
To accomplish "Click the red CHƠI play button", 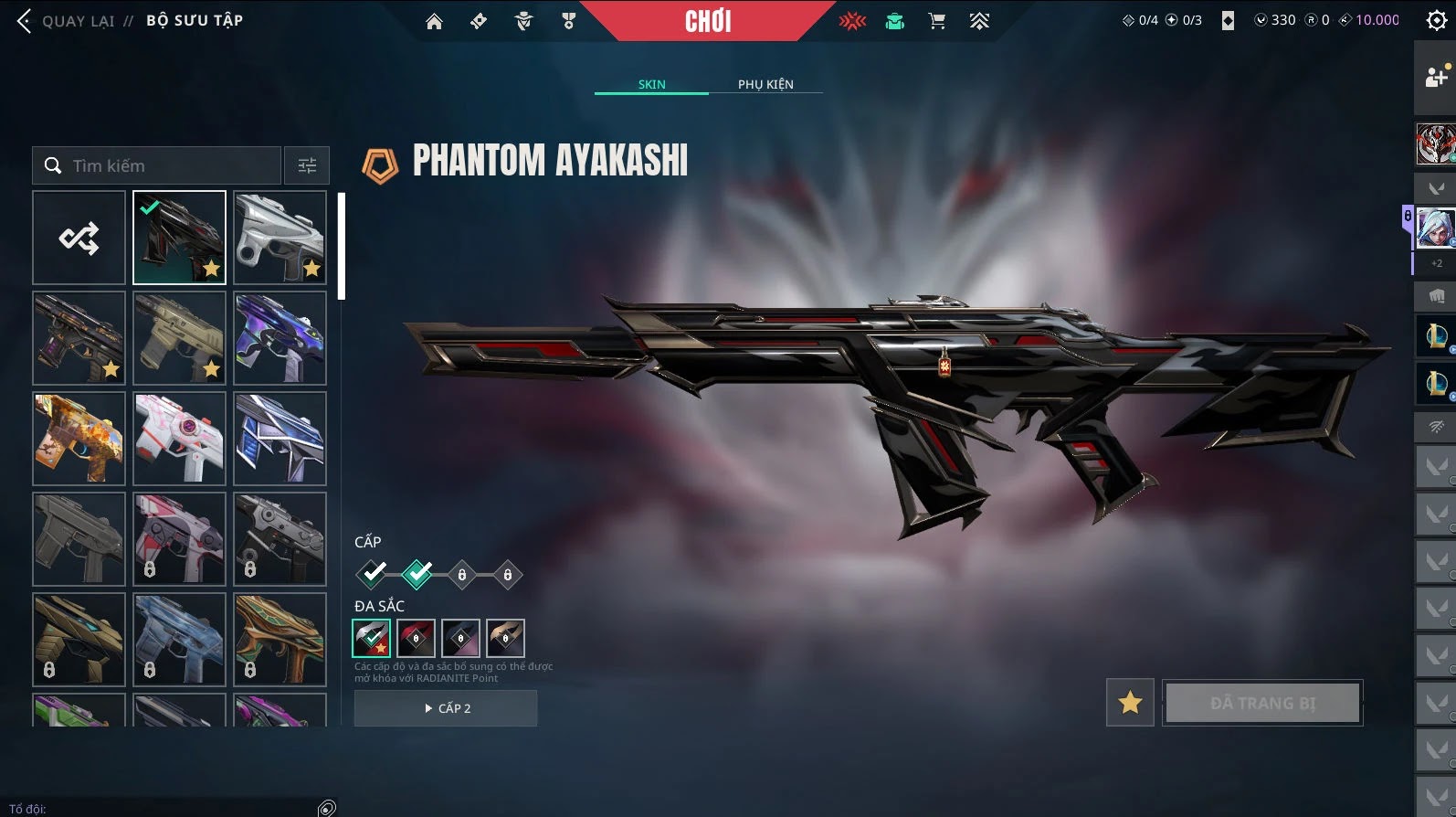I will [x=708, y=21].
